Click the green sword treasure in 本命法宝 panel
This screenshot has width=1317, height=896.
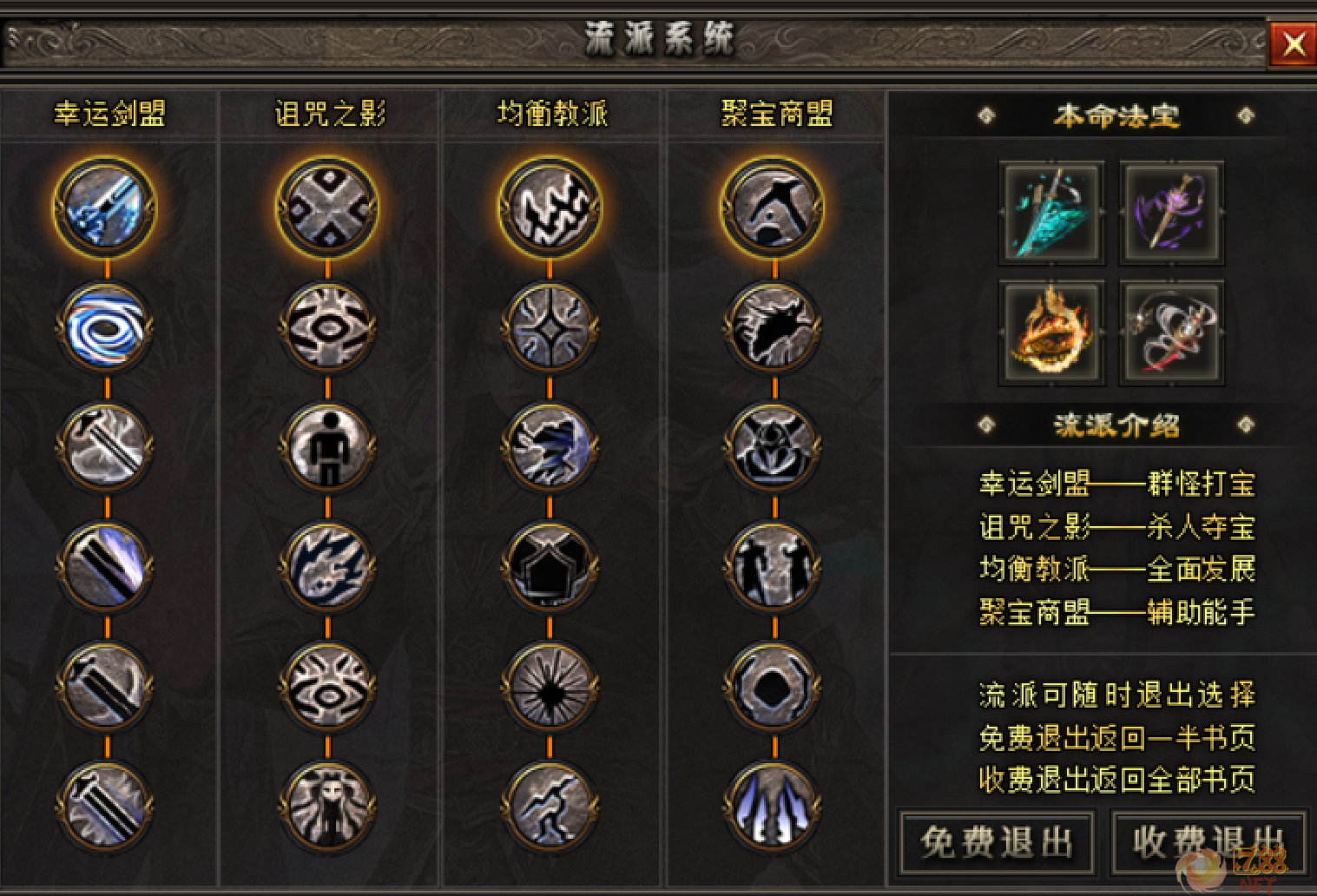point(1051,212)
